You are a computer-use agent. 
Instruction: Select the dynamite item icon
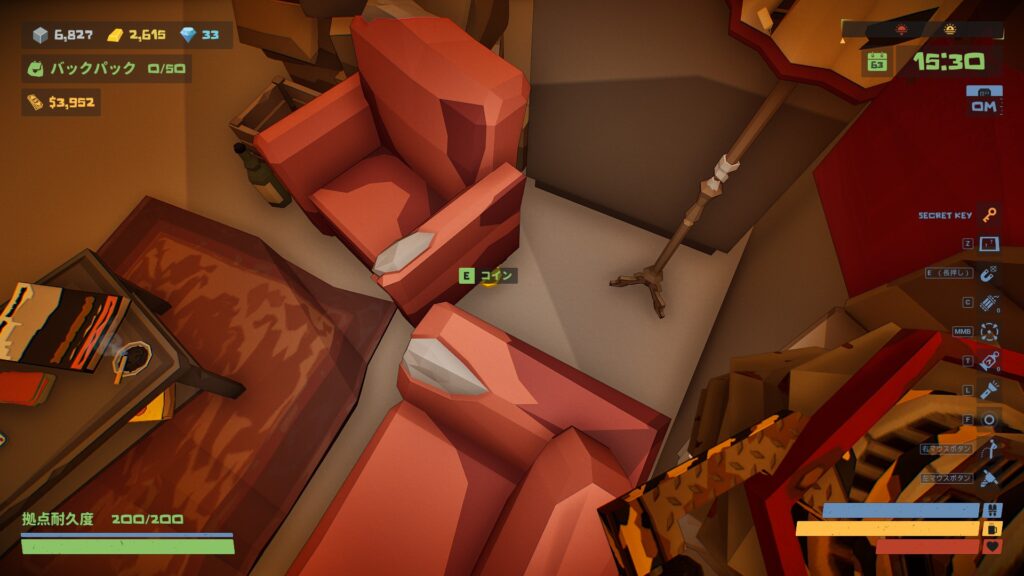point(989,302)
